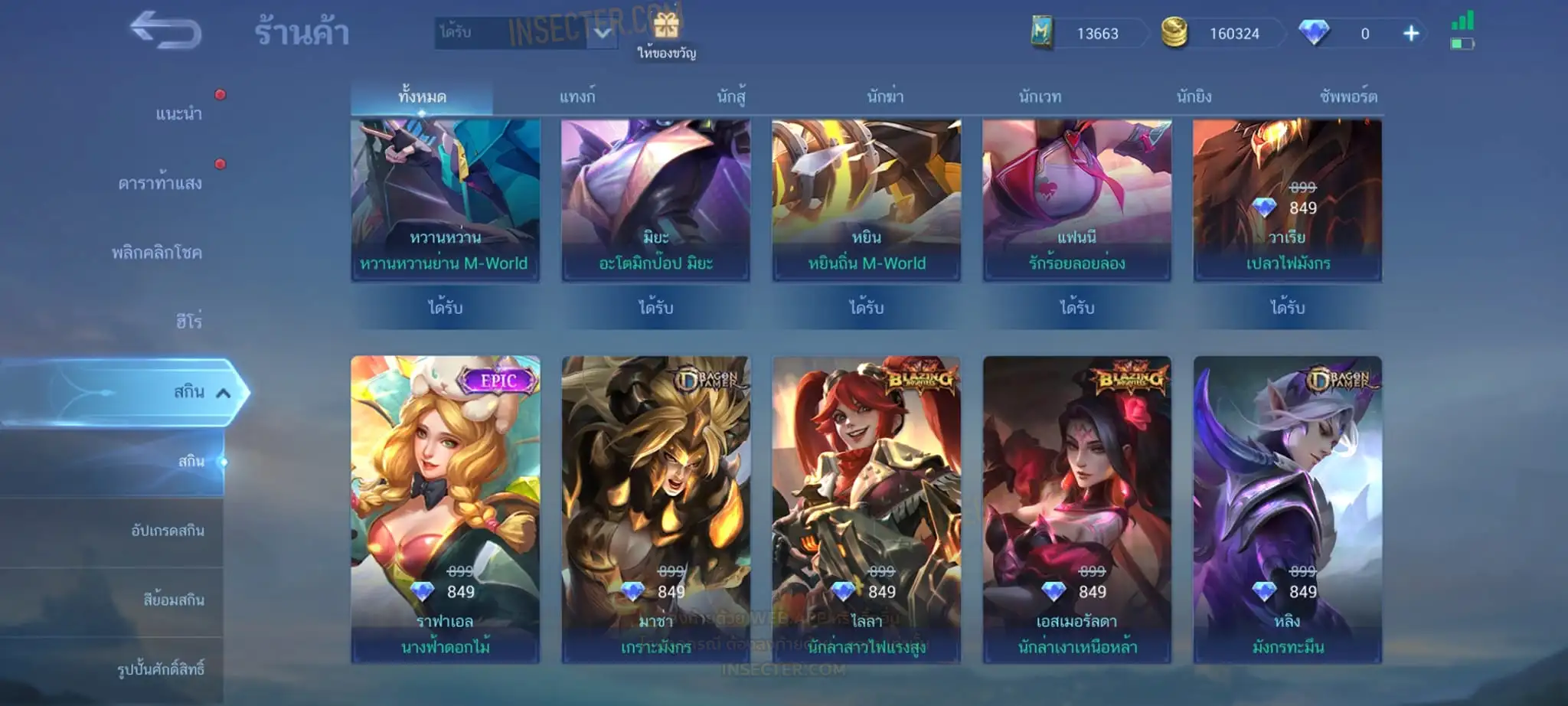Open the แนะนำ shop section
This screenshot has width=1568, height=706.
point(178,114)
